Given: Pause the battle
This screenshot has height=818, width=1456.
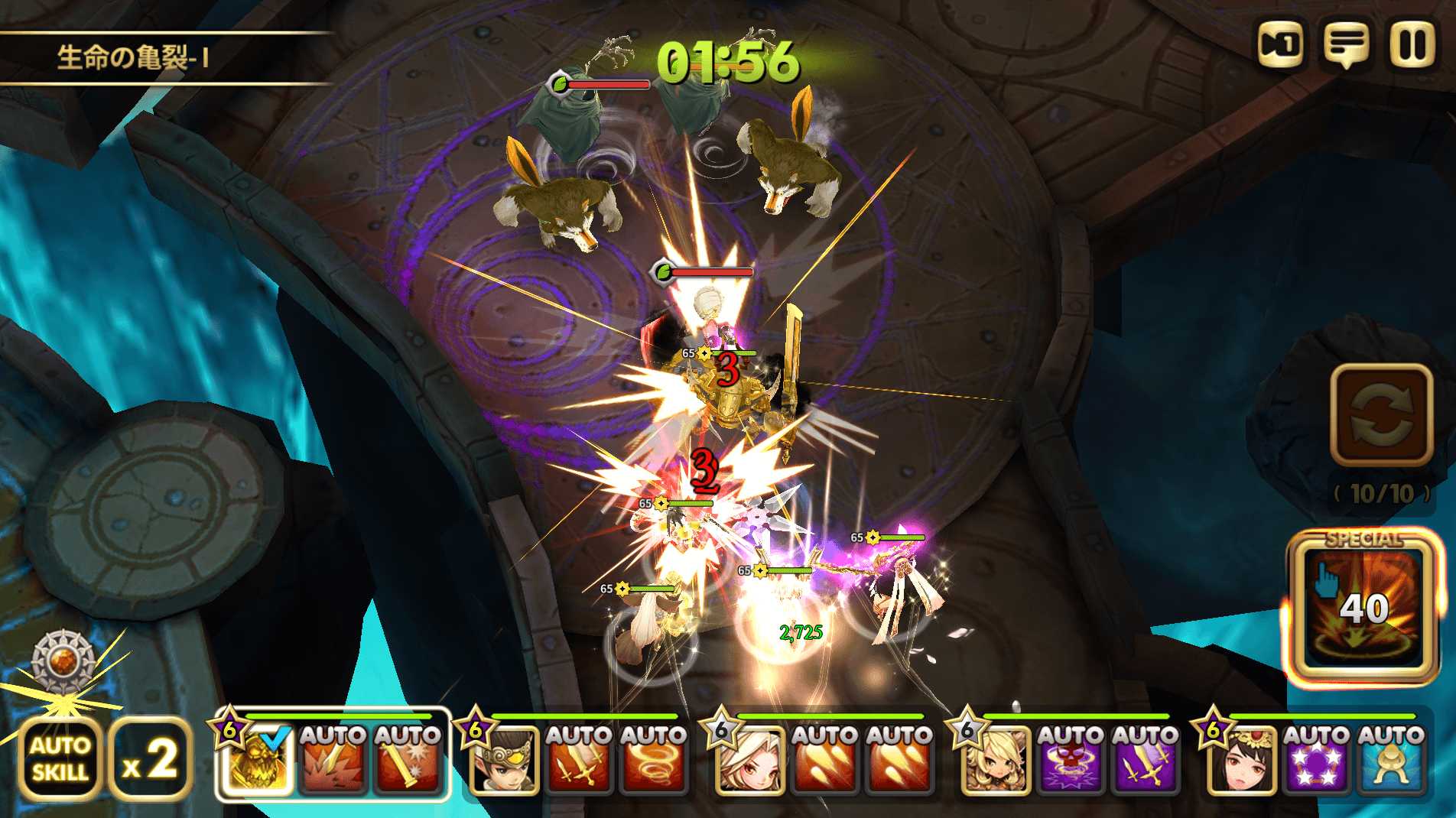Looking at the screenshot, I should tap(1411, 45).
